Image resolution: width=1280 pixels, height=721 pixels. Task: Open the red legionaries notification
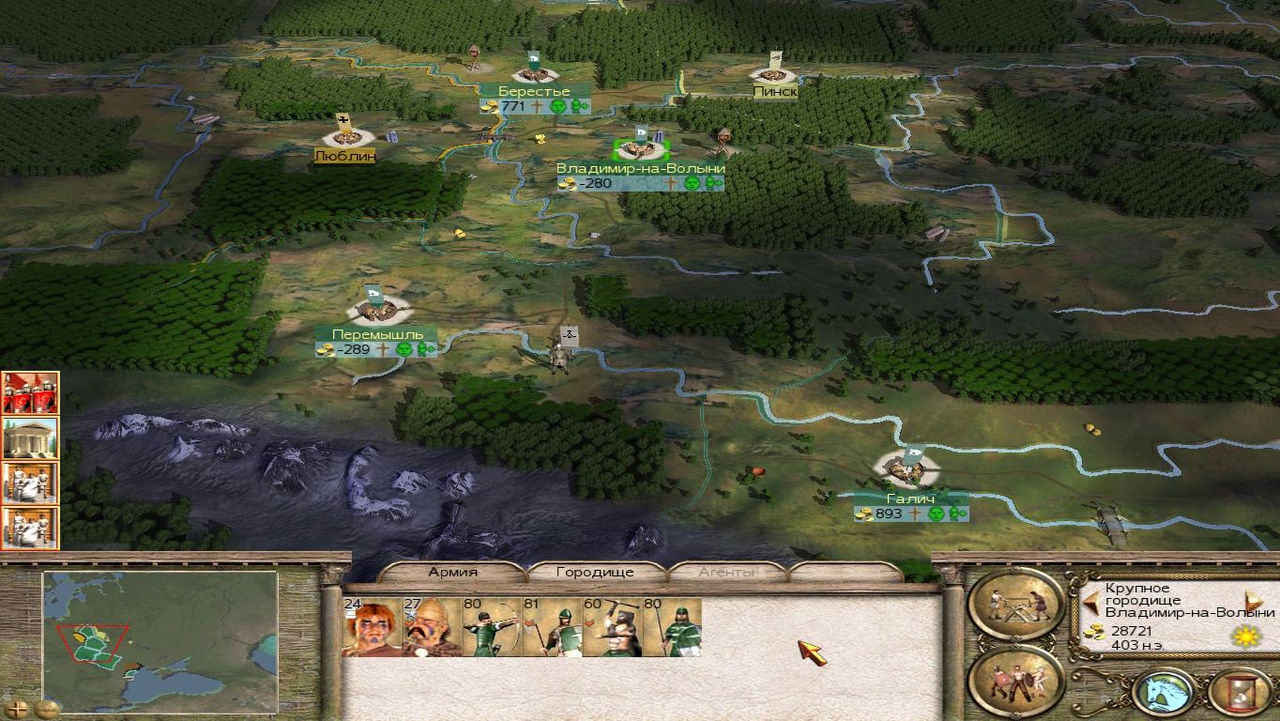click(x=30, y=392)
